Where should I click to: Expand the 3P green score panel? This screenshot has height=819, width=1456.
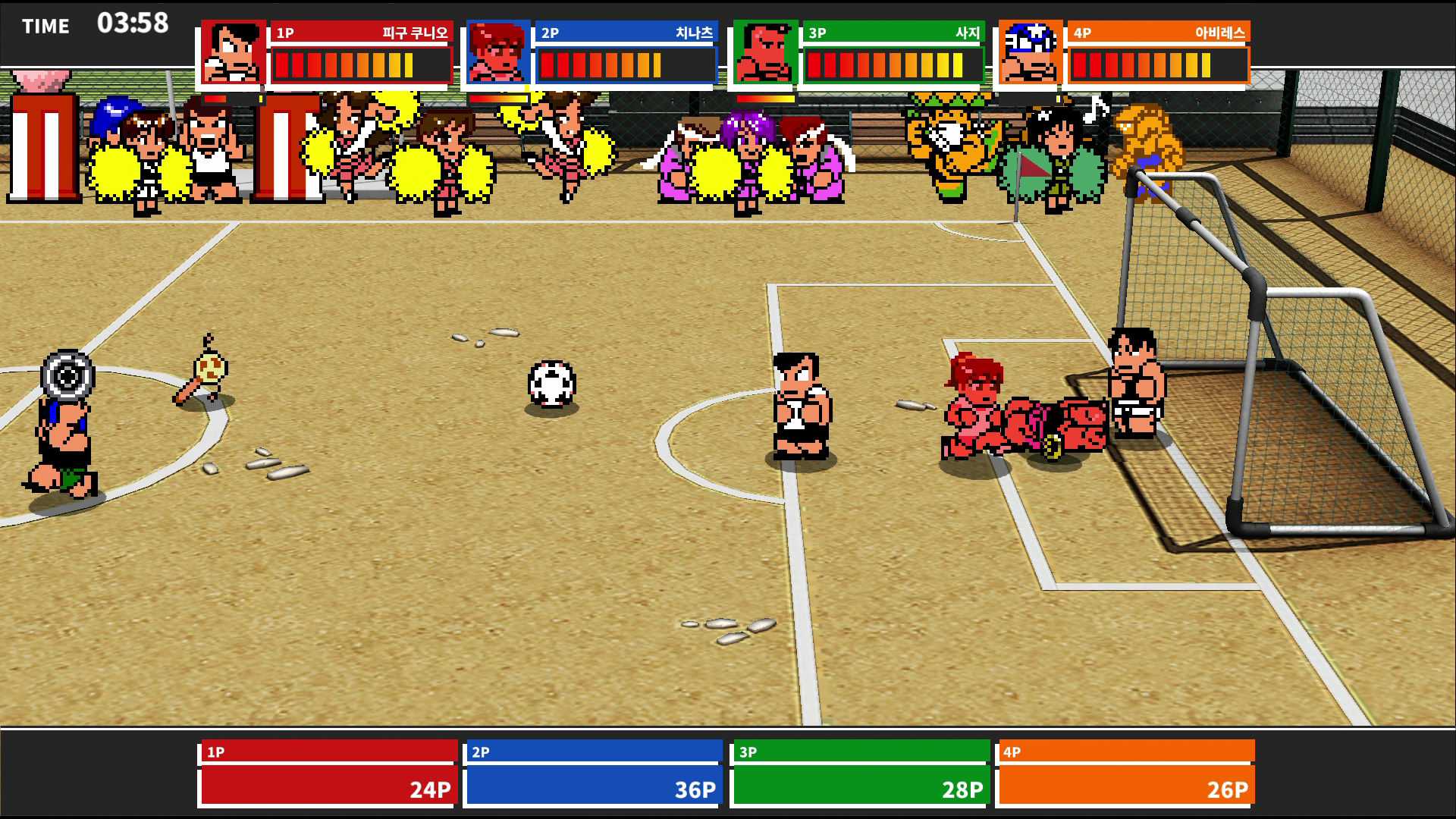(x=858, y=773)
